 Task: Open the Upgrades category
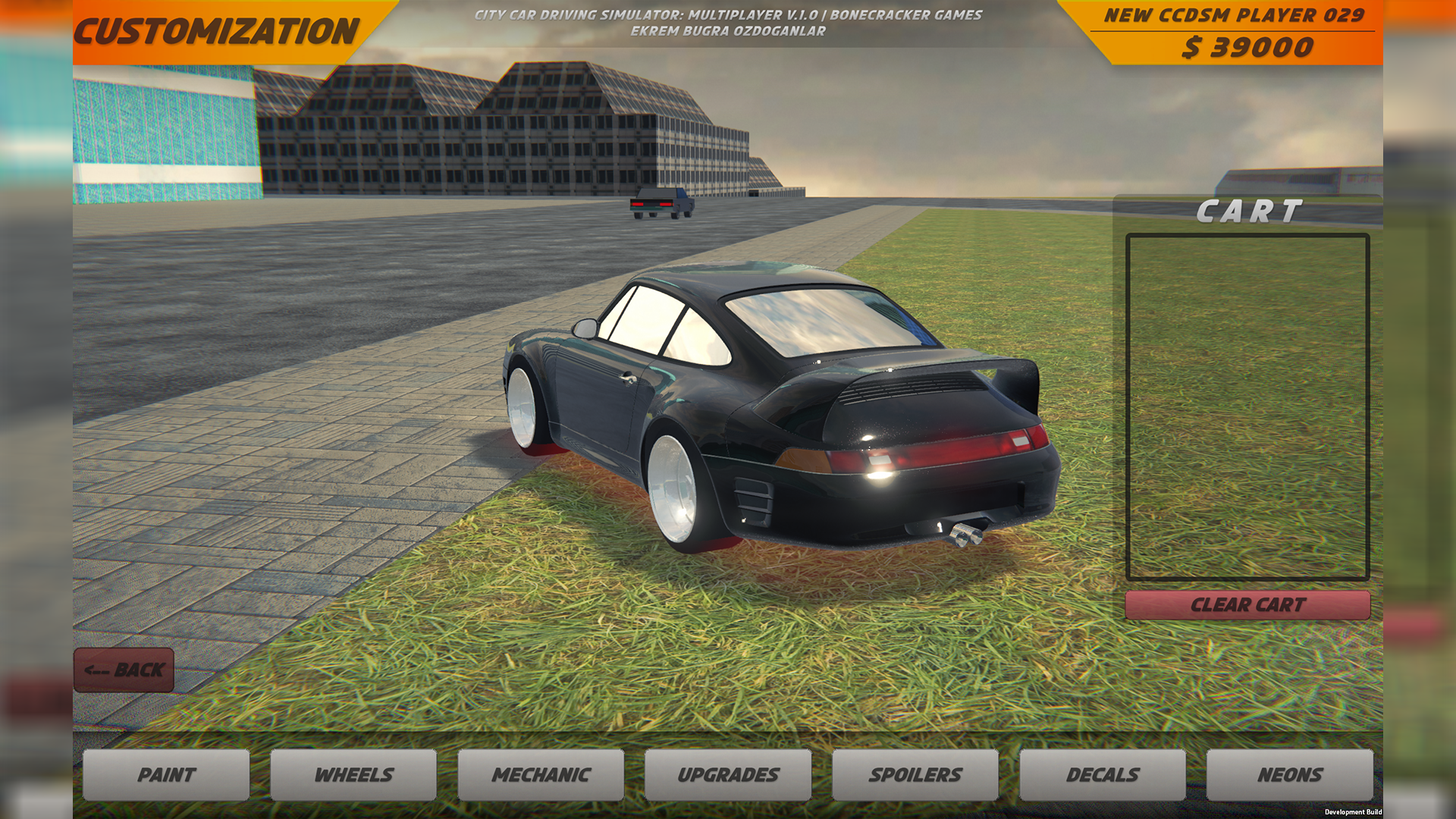[x=728, y=774]
